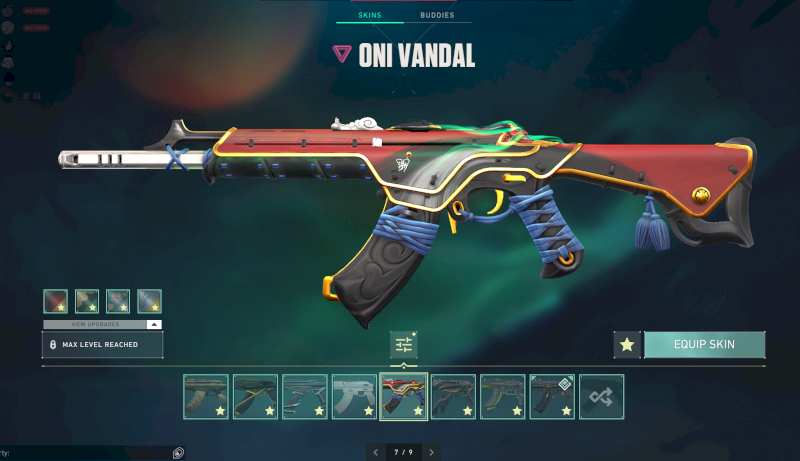Screen dimensions: 800x461
Task: Click the Max Level Reached button
Action: click(102, 345)
